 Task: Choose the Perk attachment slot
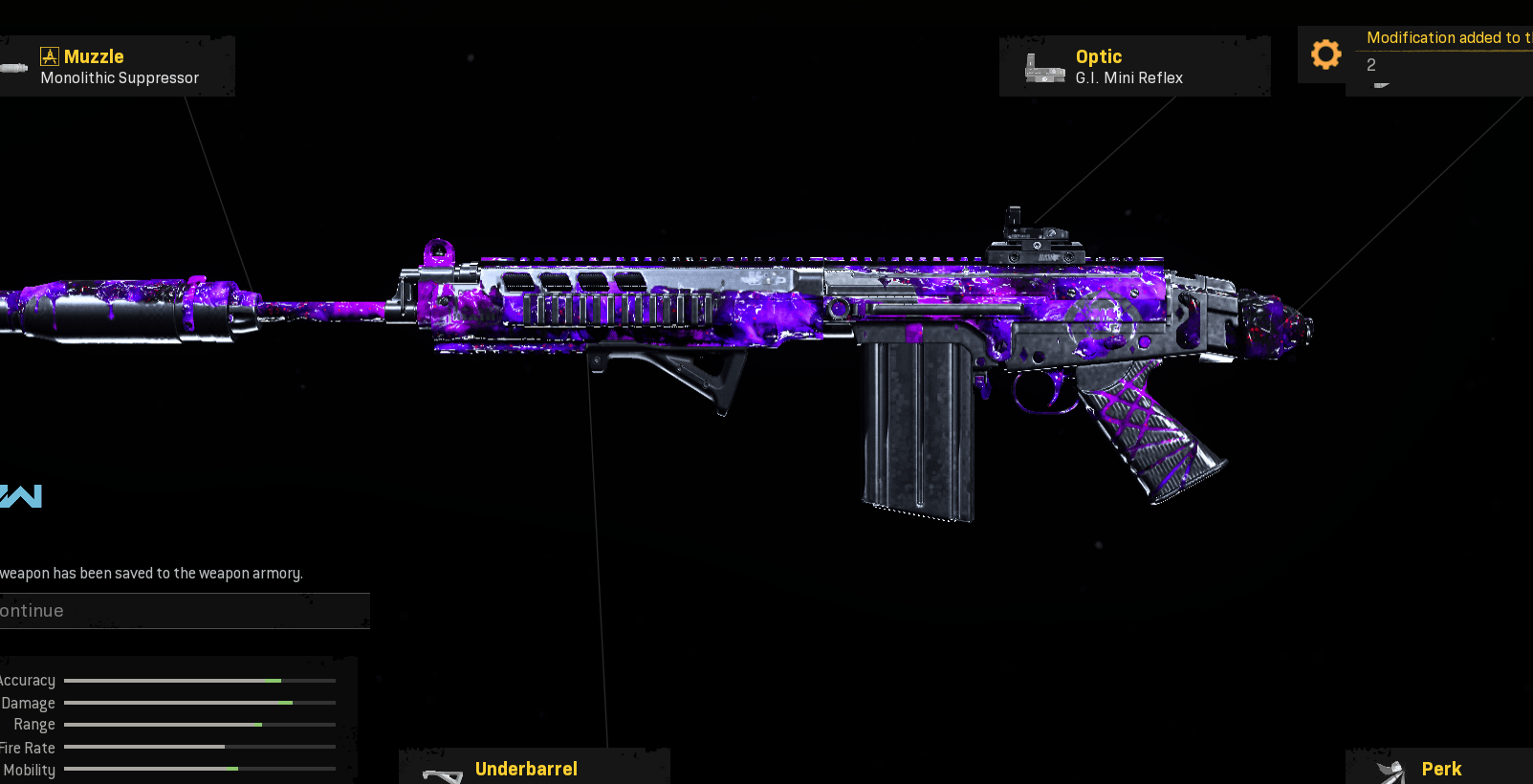tap(1439, 768)
